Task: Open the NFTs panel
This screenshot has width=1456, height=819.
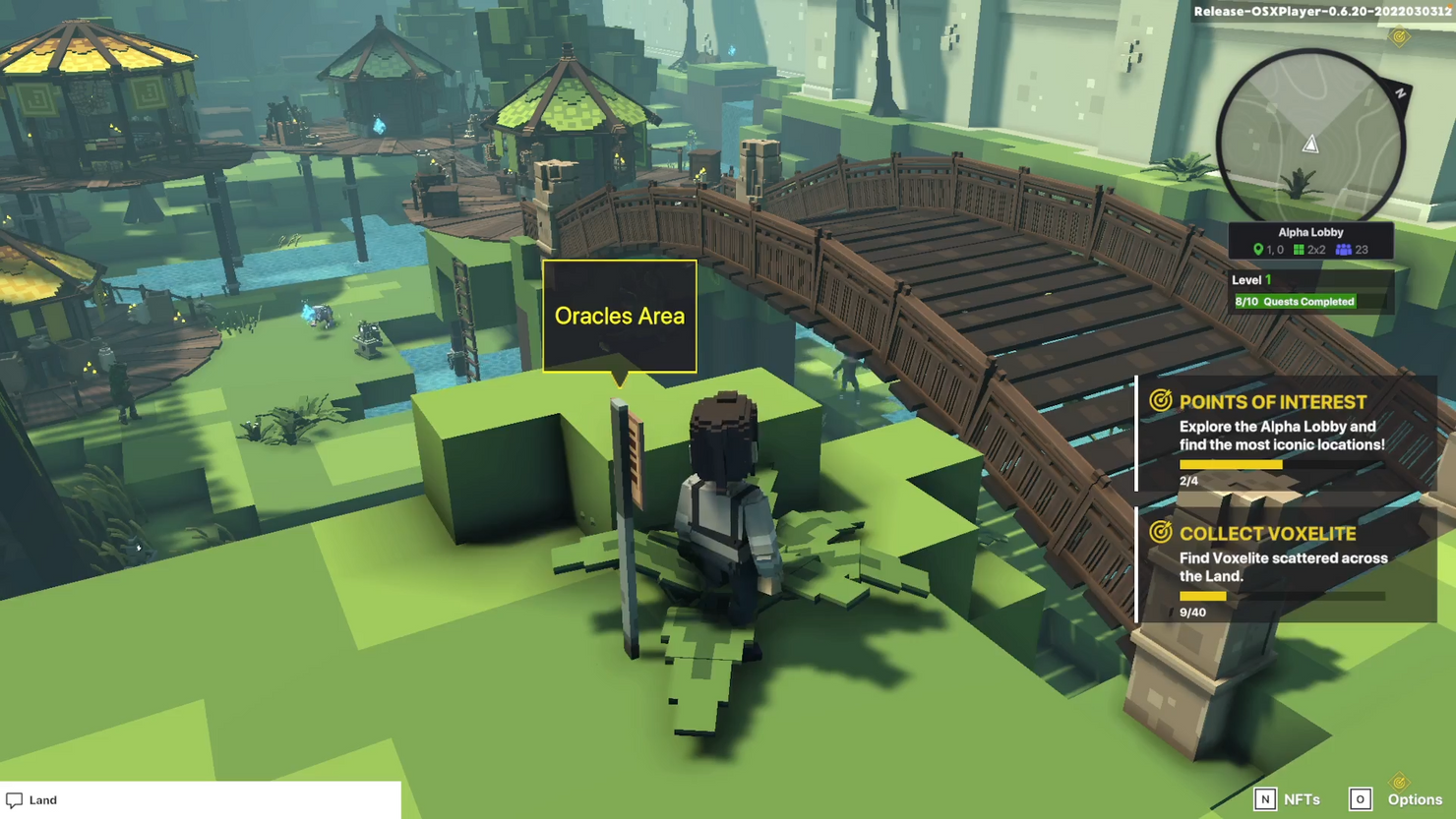Action: [x=1301, y=799]
